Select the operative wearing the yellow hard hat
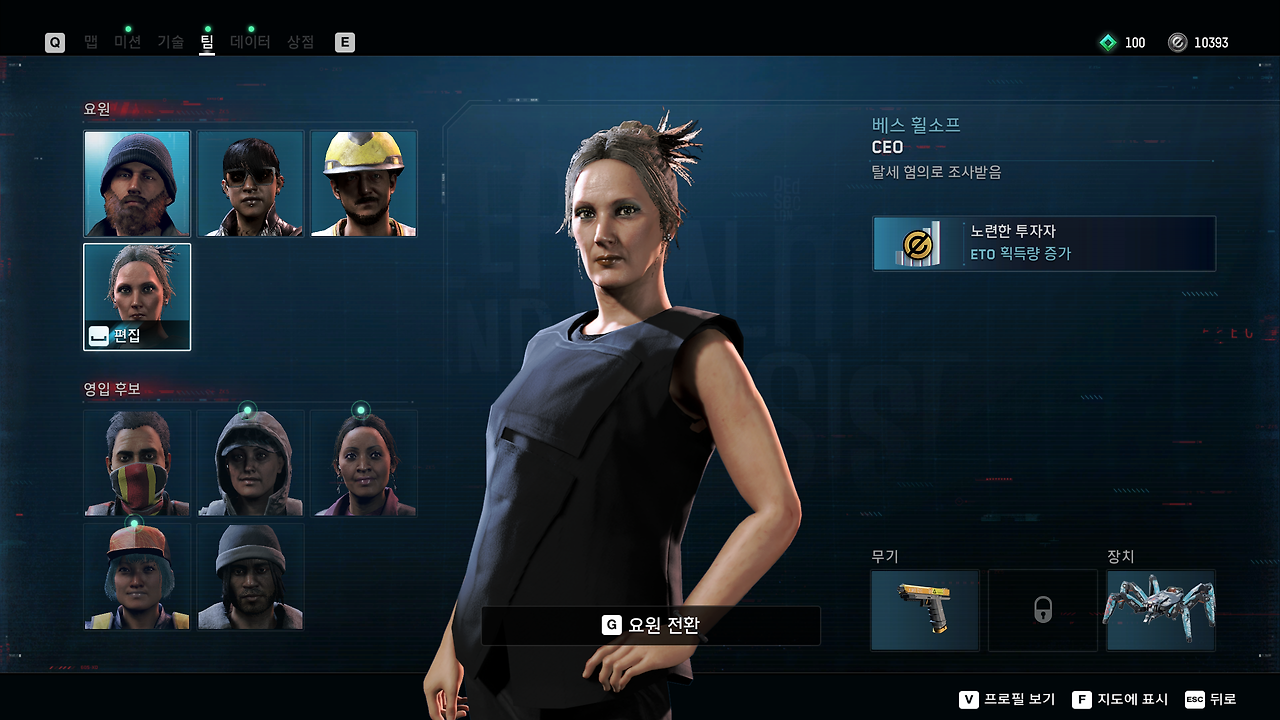Image resolution: width=1280 pixels, height=720 pixels. [363, 181]
